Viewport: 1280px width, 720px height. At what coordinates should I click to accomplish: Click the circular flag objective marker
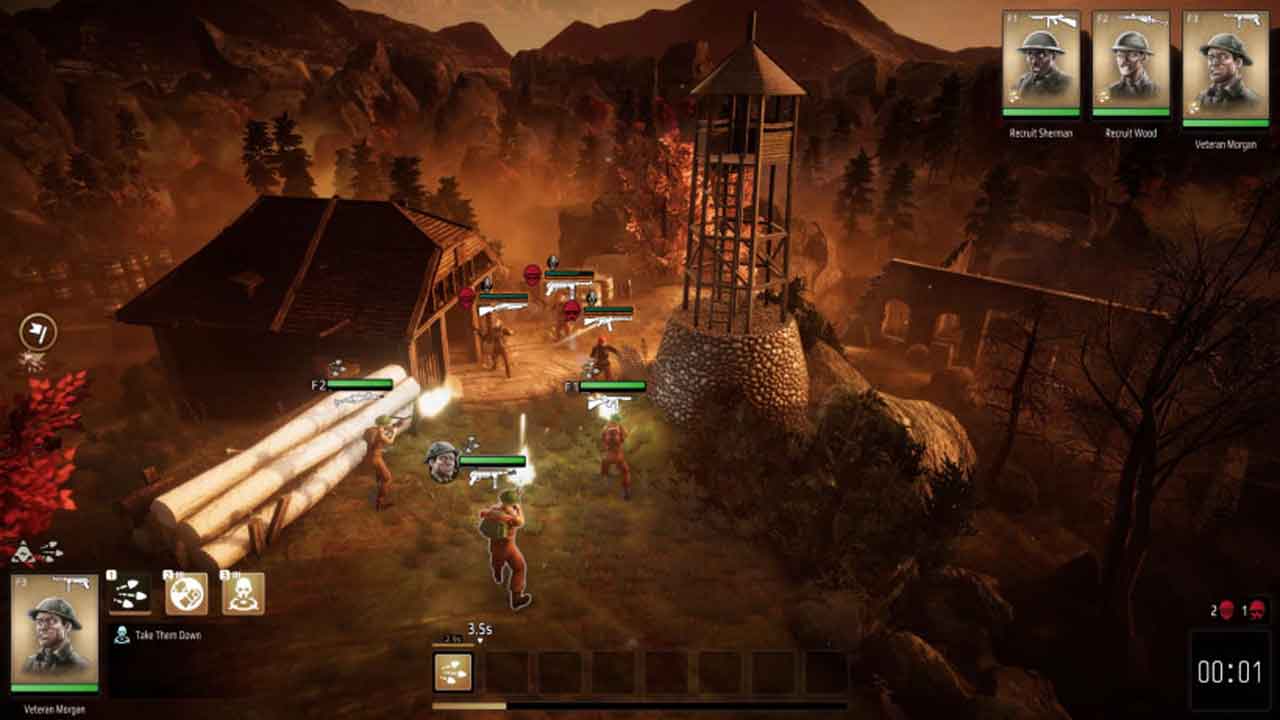point(38,332)
